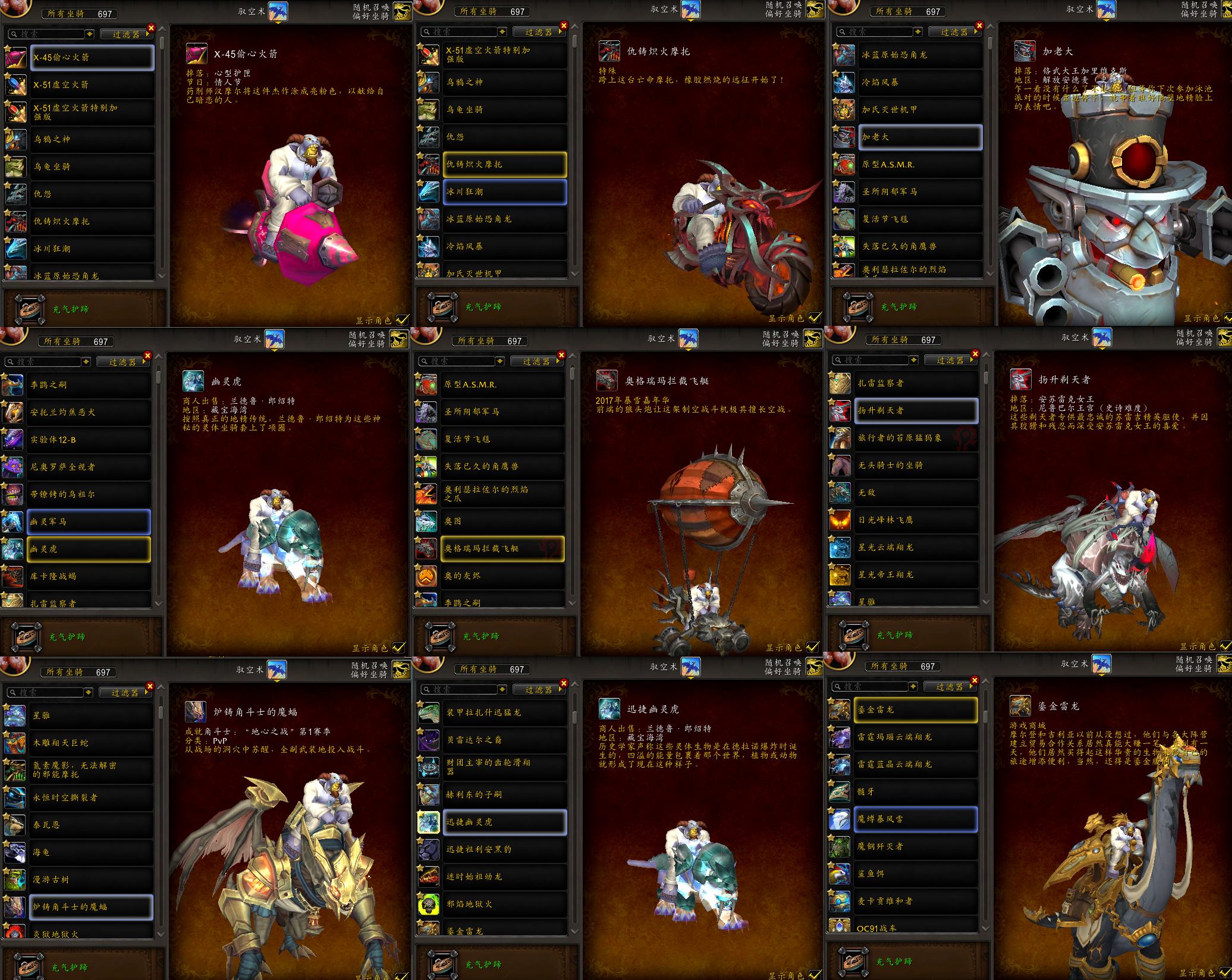1232x980 pixels.
Task: Select the 奥图 mount entry
Action: pos(502,521)
